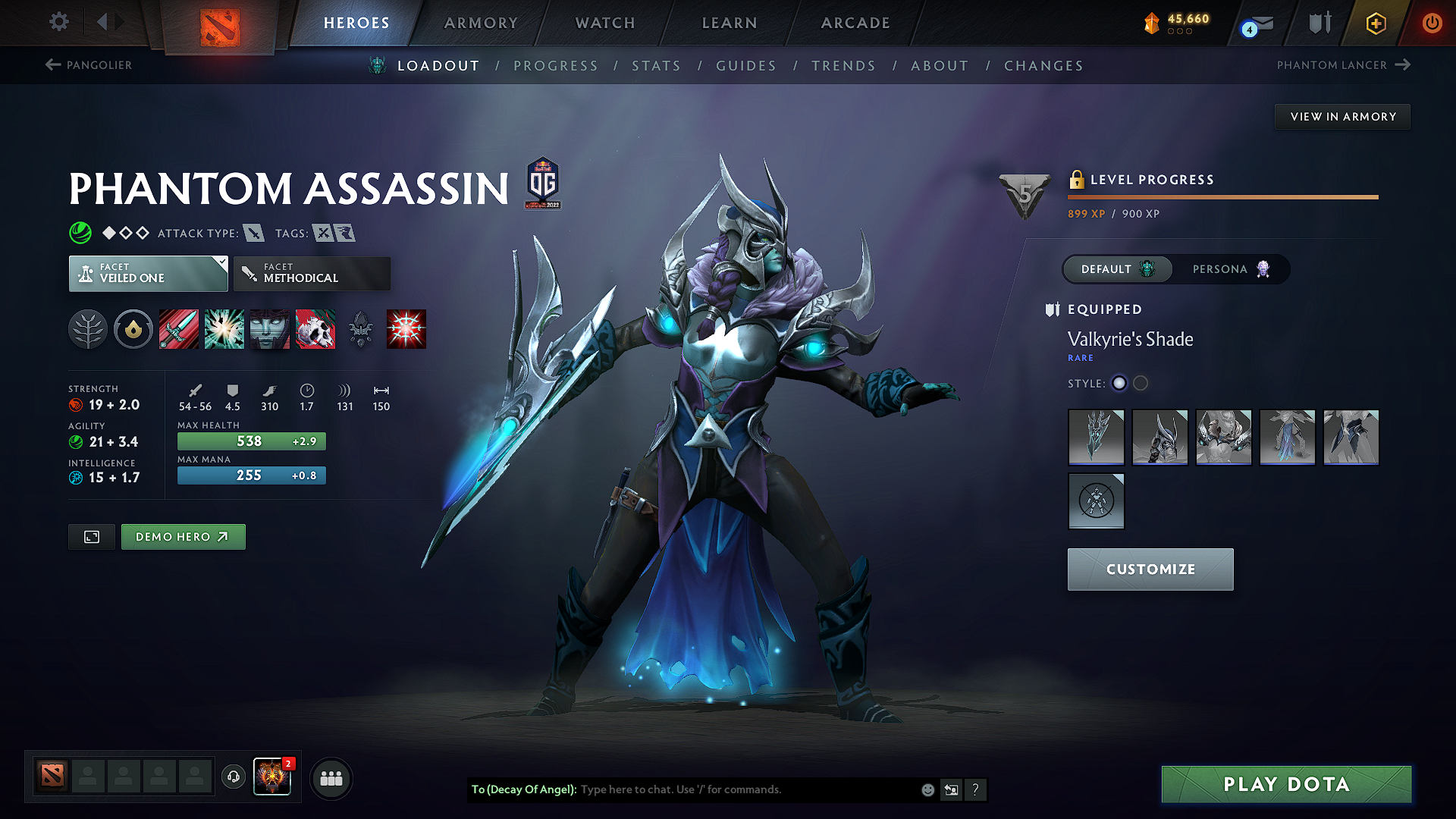Image resolution: width=1456 pixels, height=819 pixels.
Task: Select the Methodical facet option
Action: 311,273
